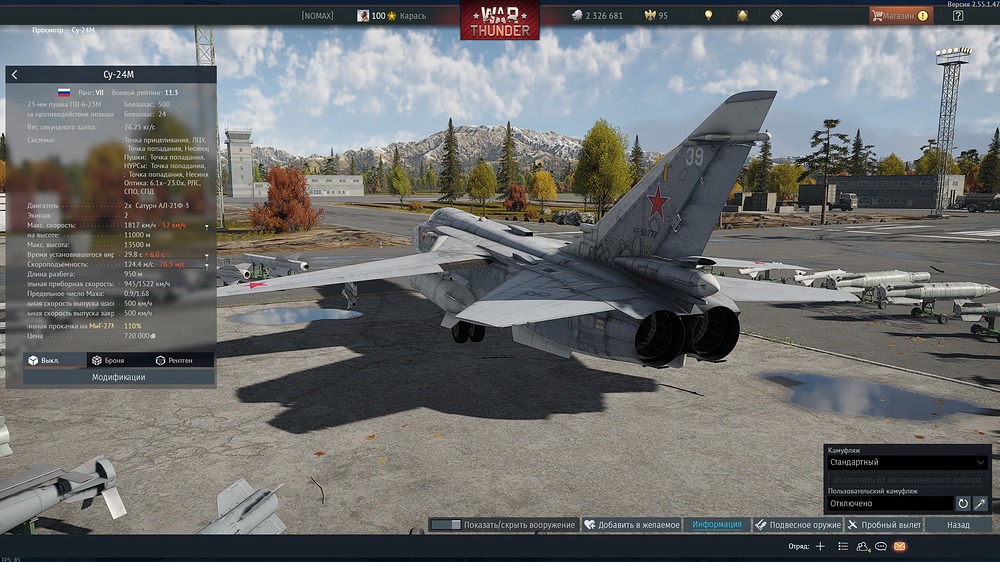
Task: Open the Магазин shop
Action: [x=900, y=16]
